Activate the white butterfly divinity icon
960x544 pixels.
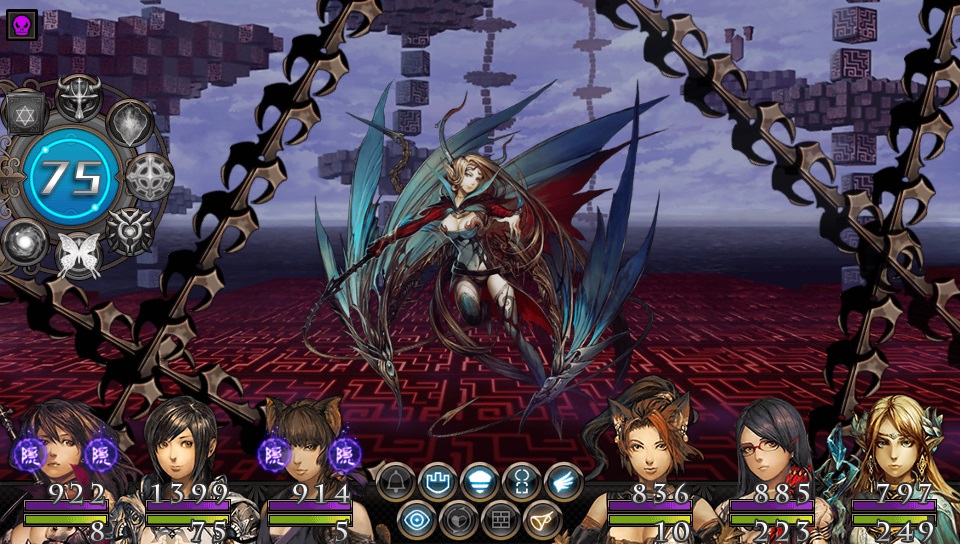78,253
